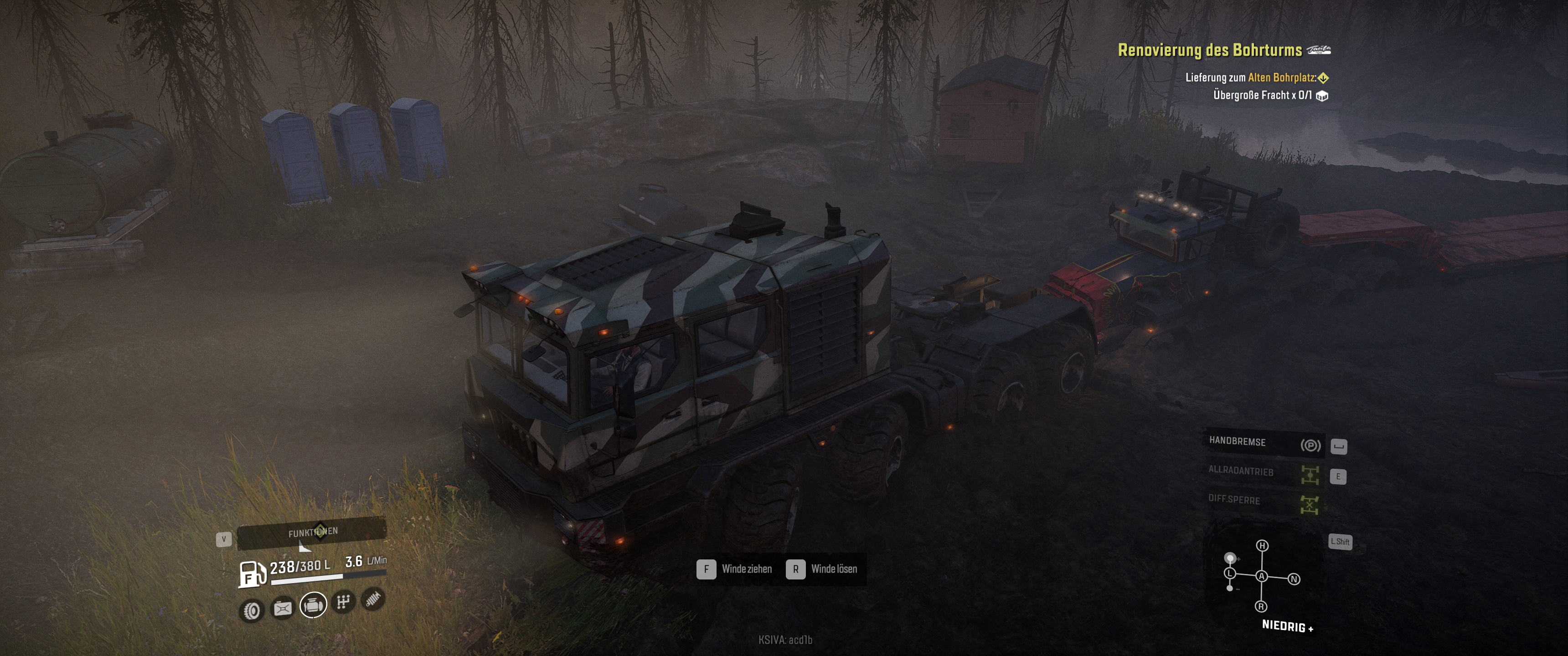Click the Alten Bohrplatz delivery marker
Image resolution: width=1568 pixels, height=656 pixels.
point(1323,78)
